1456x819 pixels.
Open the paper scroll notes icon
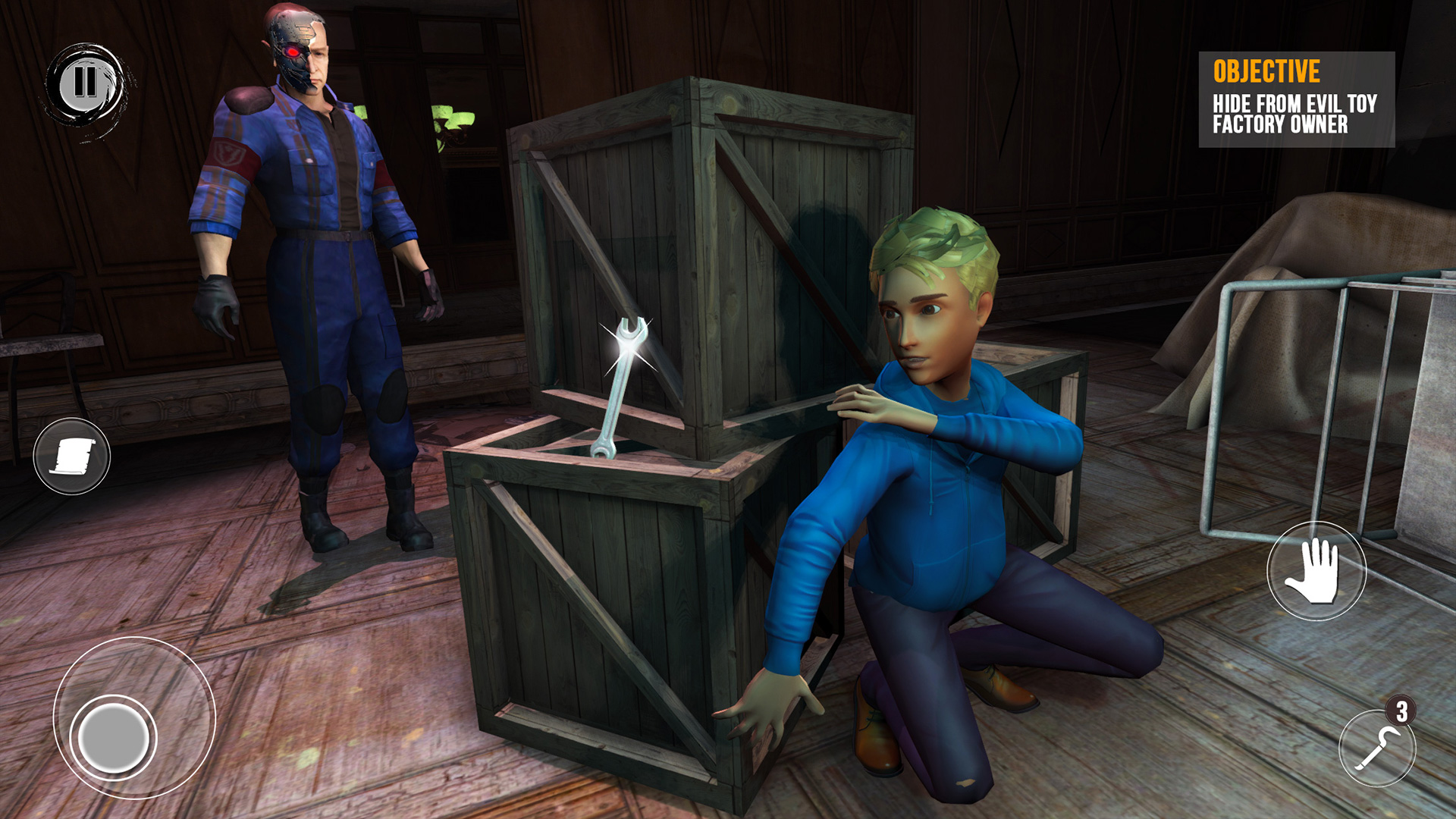72,457
